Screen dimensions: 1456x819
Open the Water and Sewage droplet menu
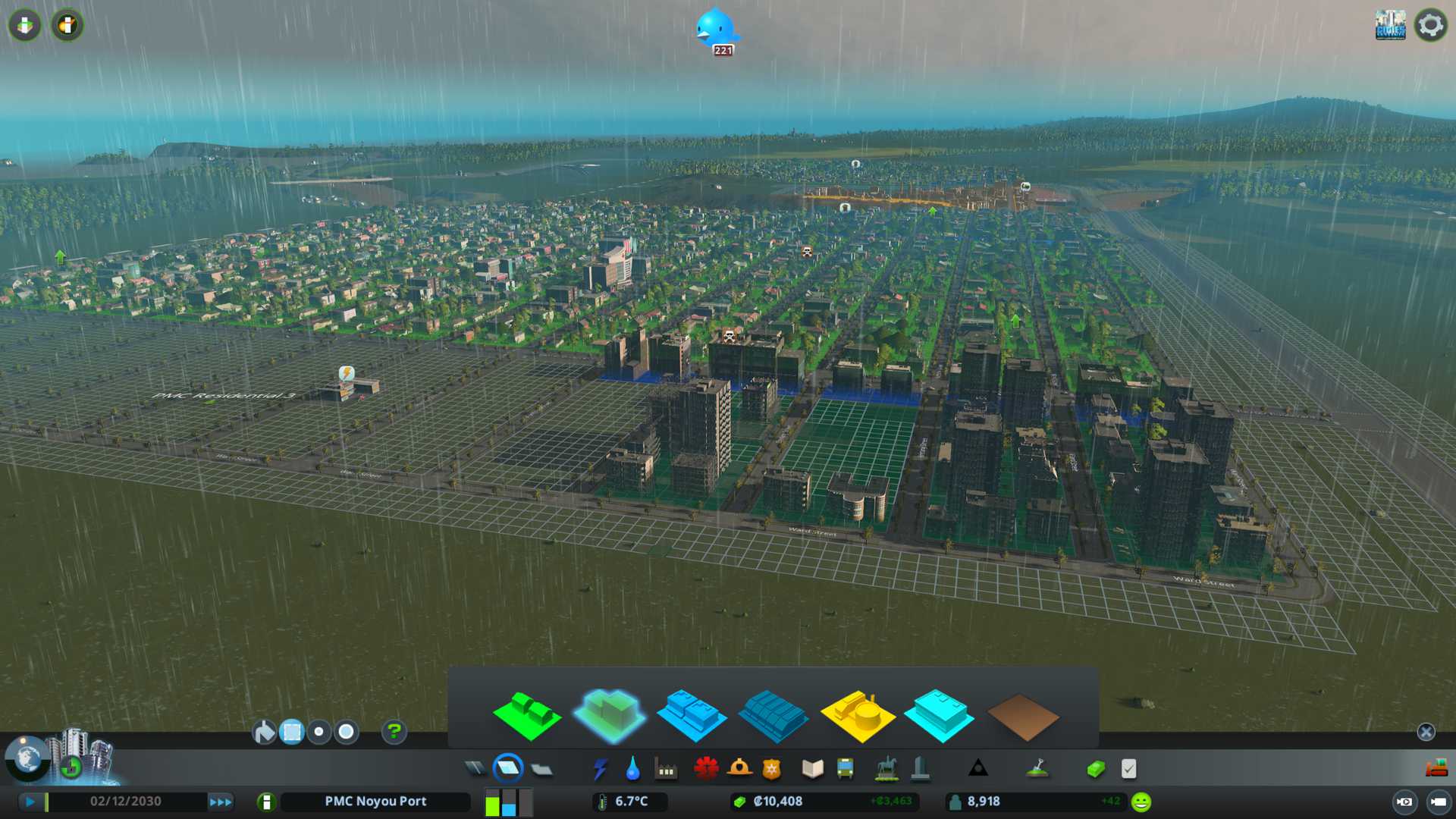[632, 769]
